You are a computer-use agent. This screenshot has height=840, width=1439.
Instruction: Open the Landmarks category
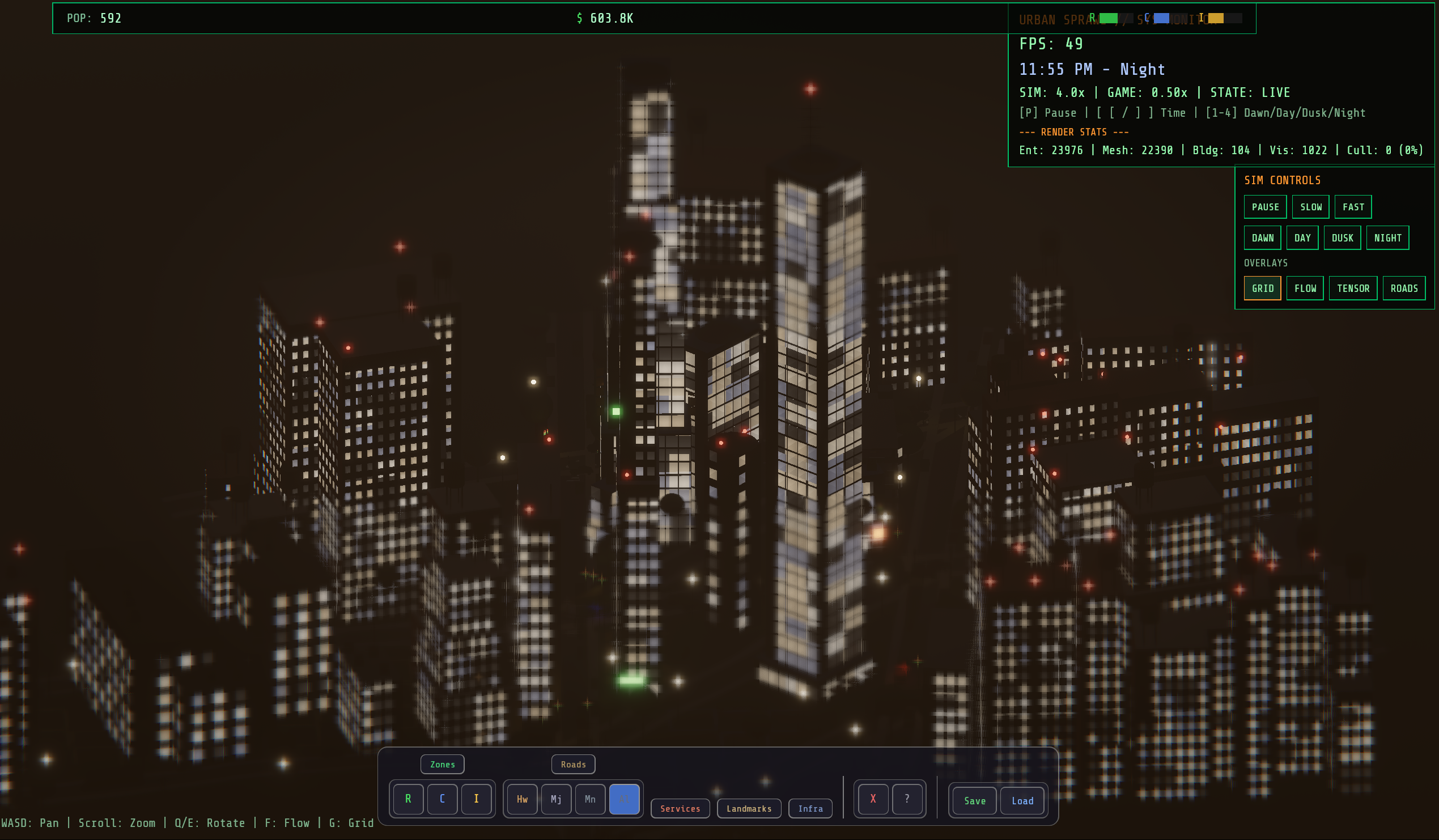[749, 808]
